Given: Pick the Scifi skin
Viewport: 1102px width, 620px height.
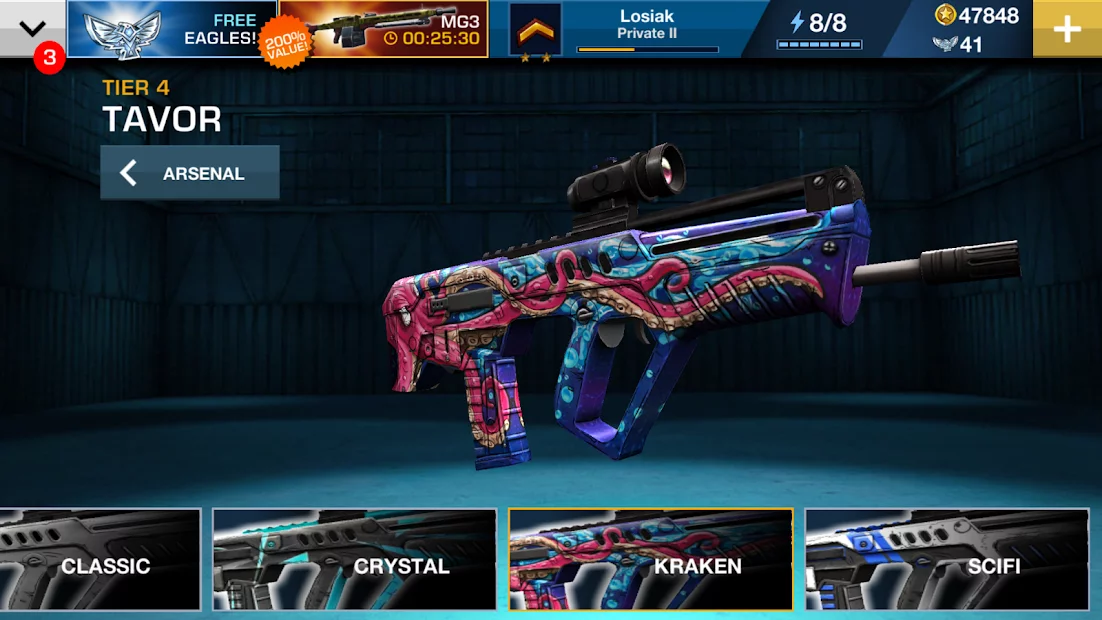Looking at the screenshot, I should pyautogui.click(x=946, y=560).
